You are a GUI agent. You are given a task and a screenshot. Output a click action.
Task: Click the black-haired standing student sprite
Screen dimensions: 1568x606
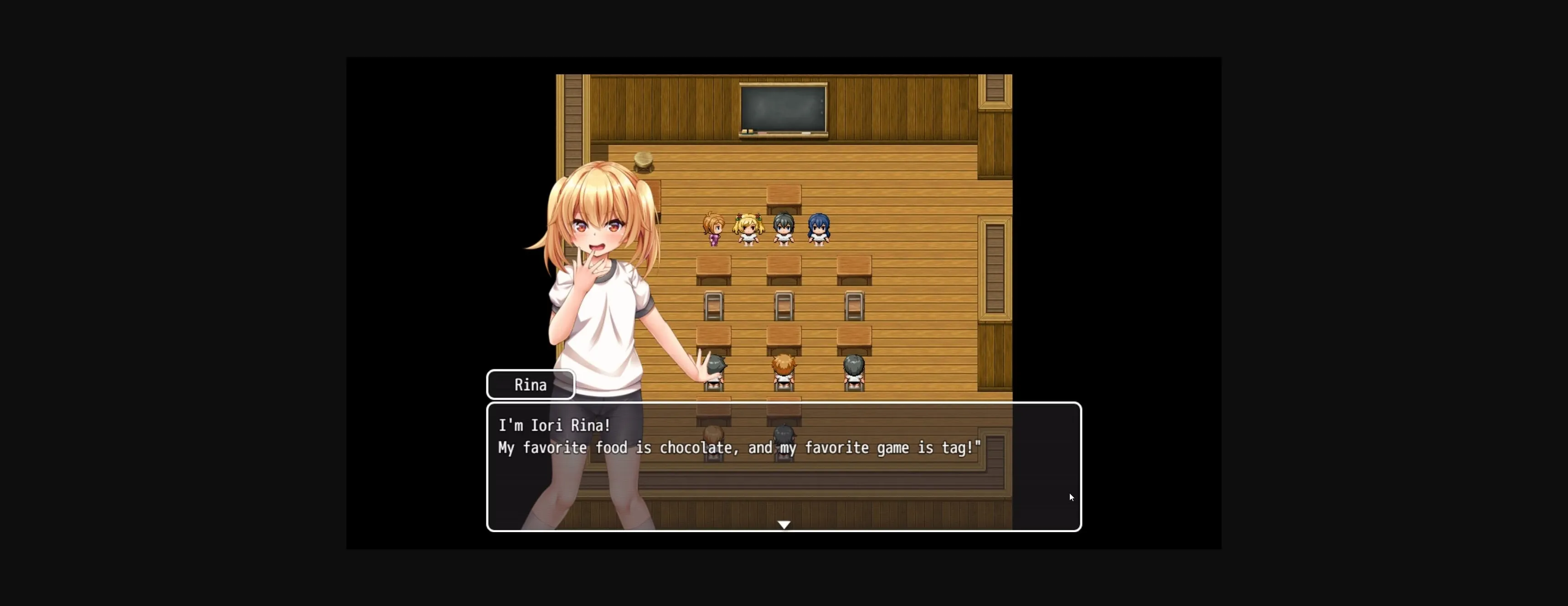point(784,228)
